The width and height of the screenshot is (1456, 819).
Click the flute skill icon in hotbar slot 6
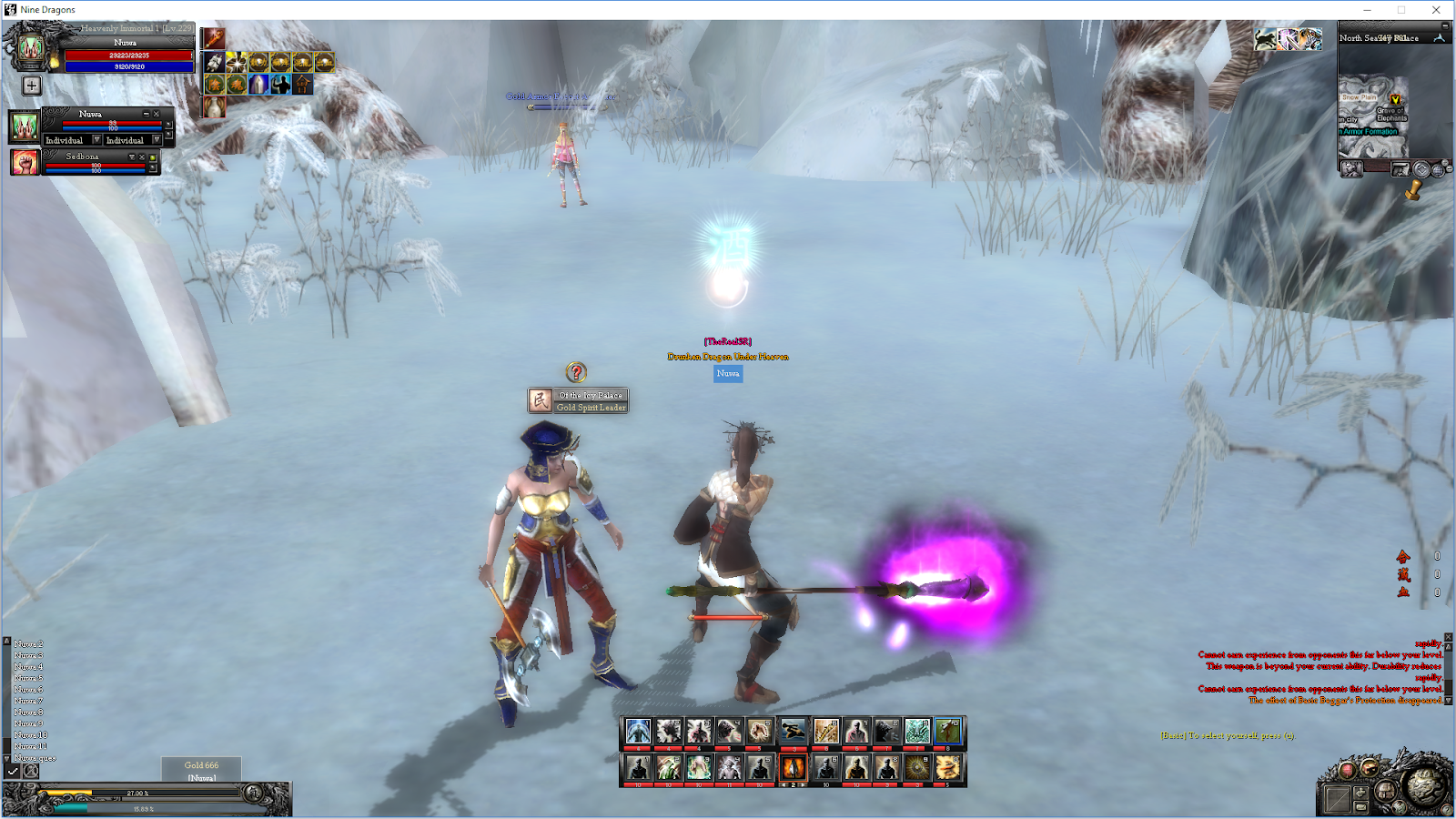click(x=825, y=732)
